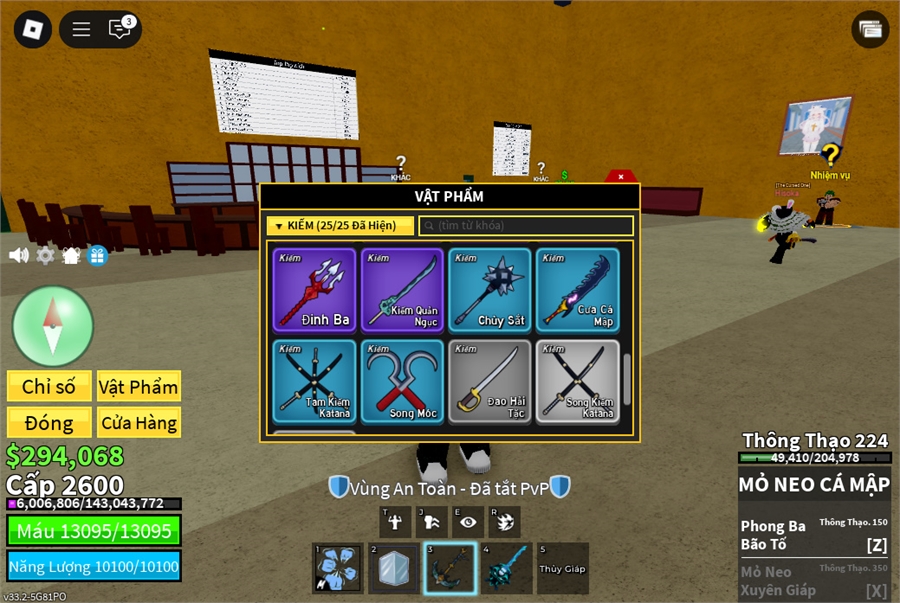Screen dimensions: 900x603
Task: Toggle the Vật Phẩm inventory button
Action: click(138, 387)
